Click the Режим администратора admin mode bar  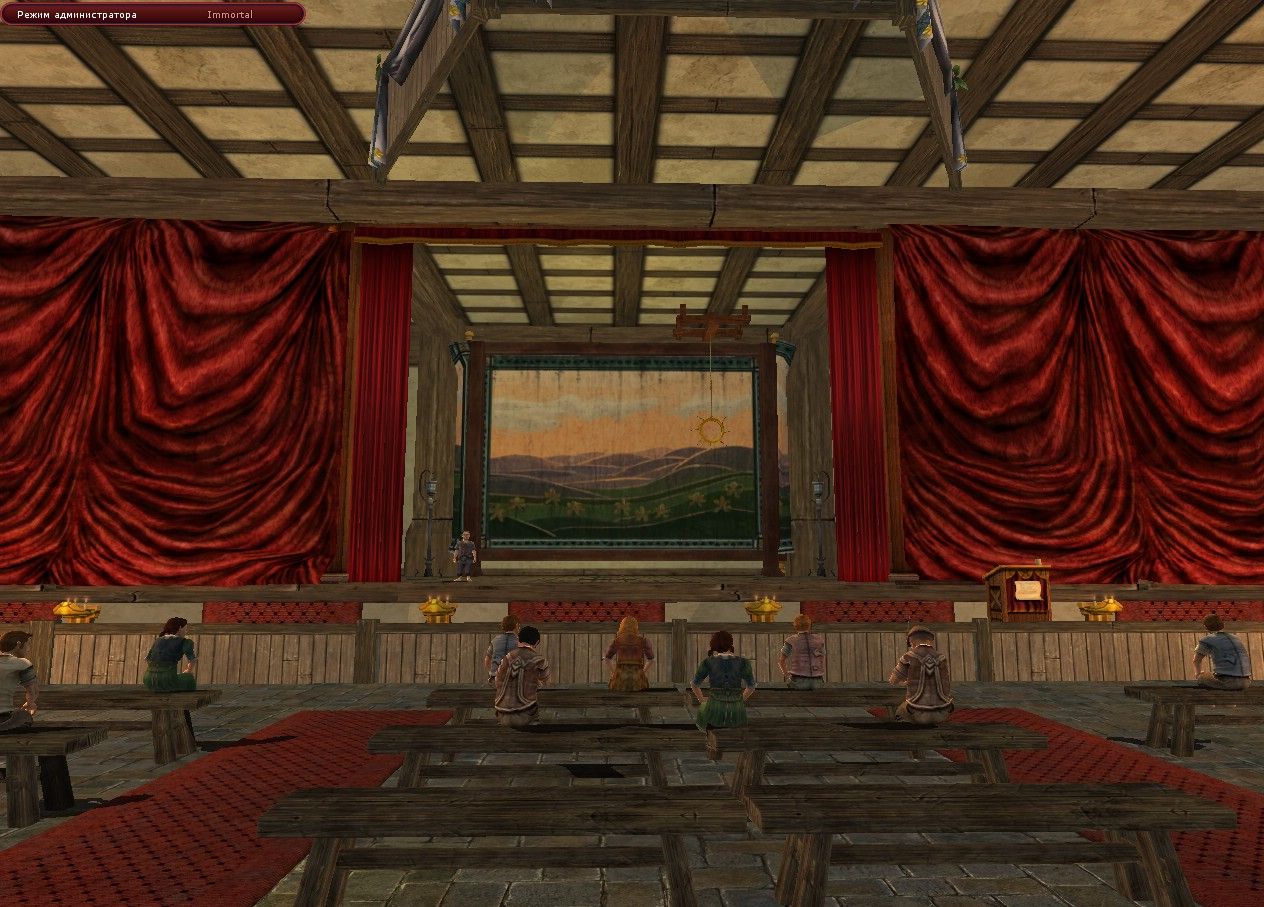pyautogui.click(x=152, y=14)
